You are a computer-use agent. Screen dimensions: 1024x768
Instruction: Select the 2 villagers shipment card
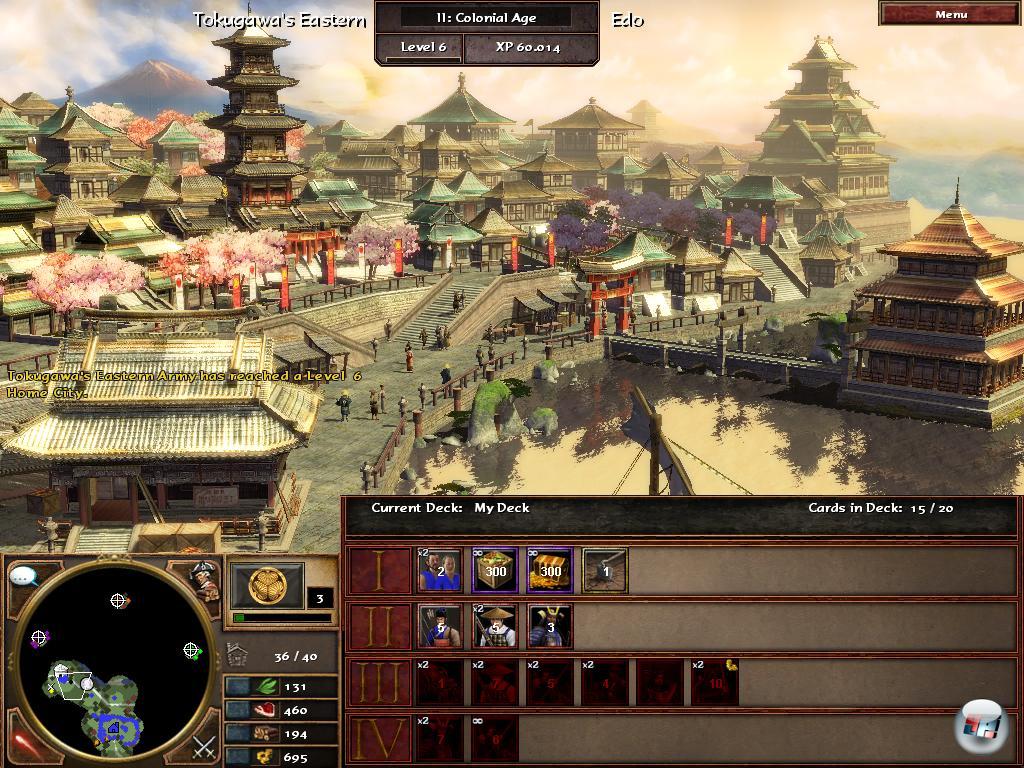click(440, 570)
